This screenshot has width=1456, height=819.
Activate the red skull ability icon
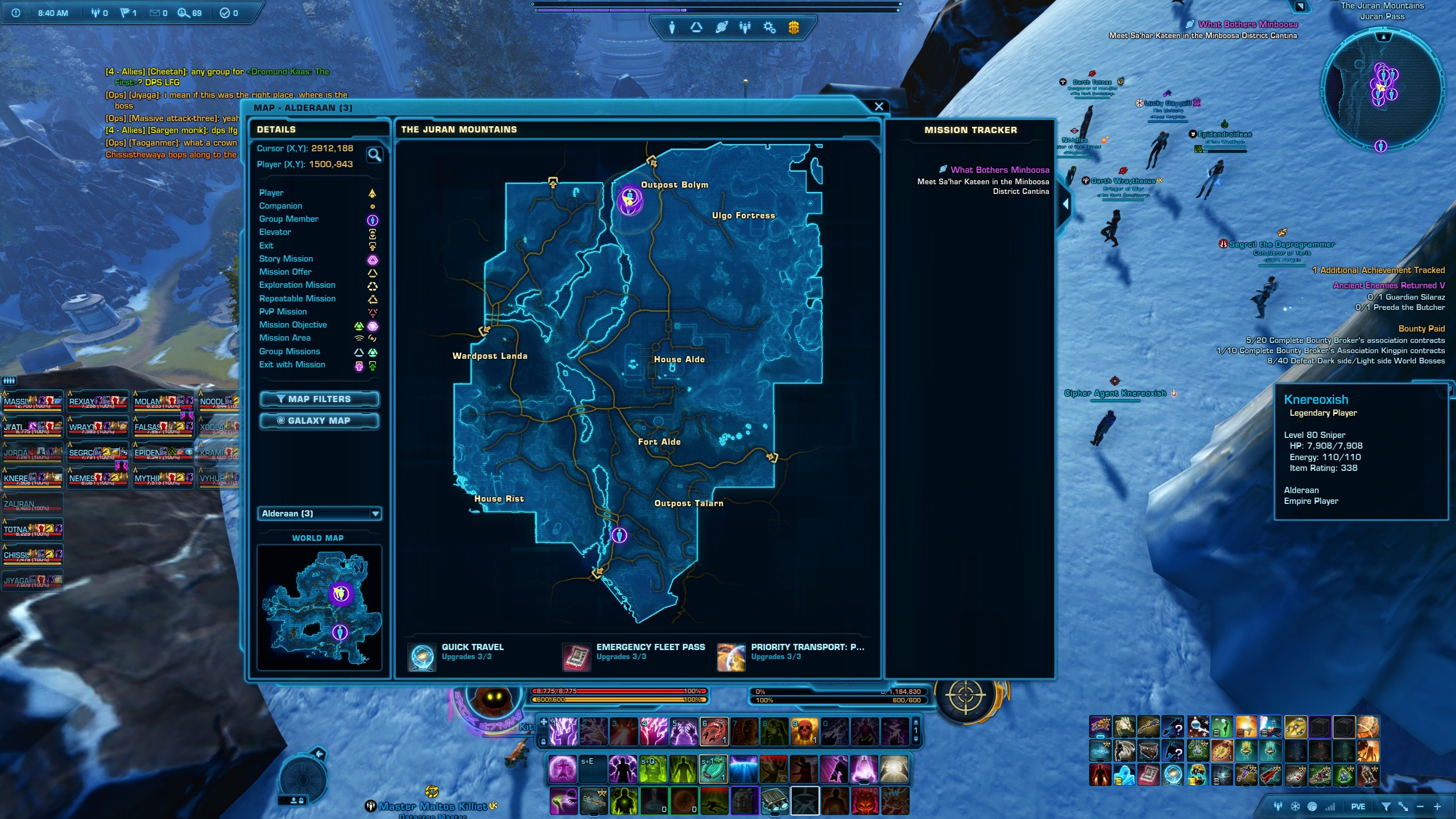coord(804,731)
